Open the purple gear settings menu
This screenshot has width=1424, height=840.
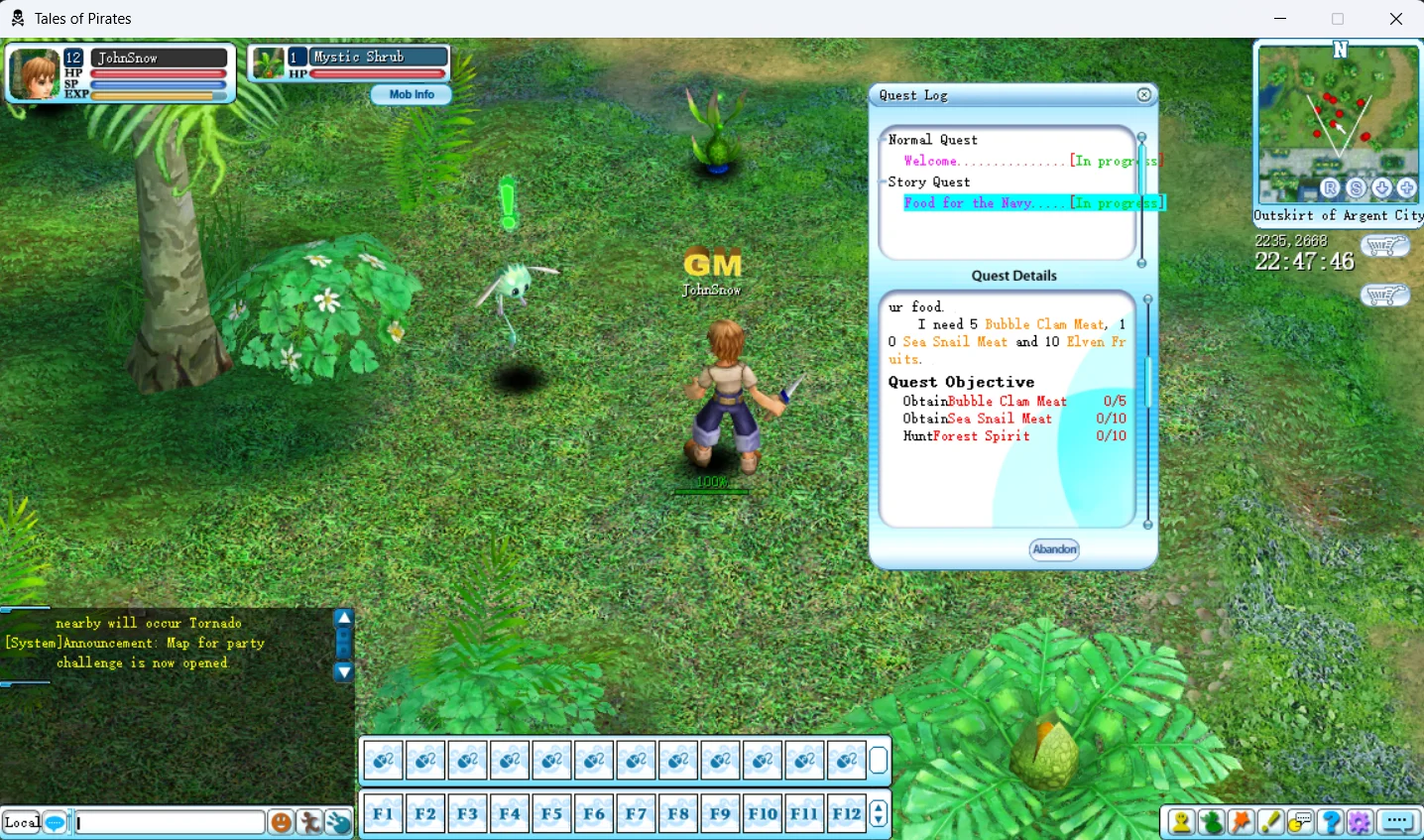tap(1360, 822)
